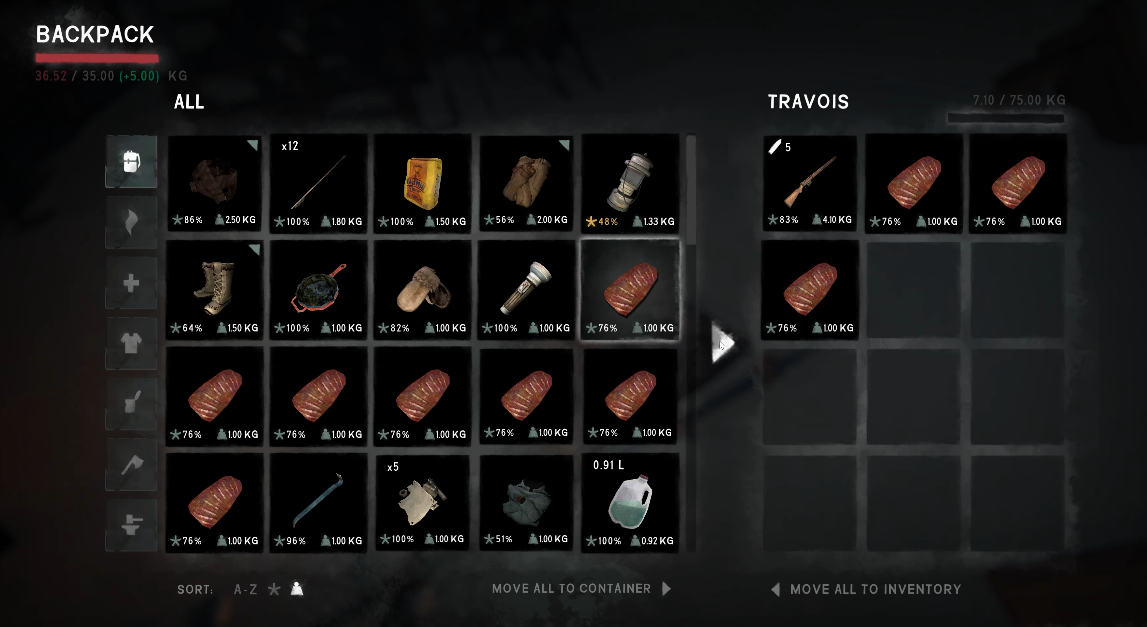Select the water jug holding 0.91 L
This screenshot has width=1147, height=627.
point(630,502)
